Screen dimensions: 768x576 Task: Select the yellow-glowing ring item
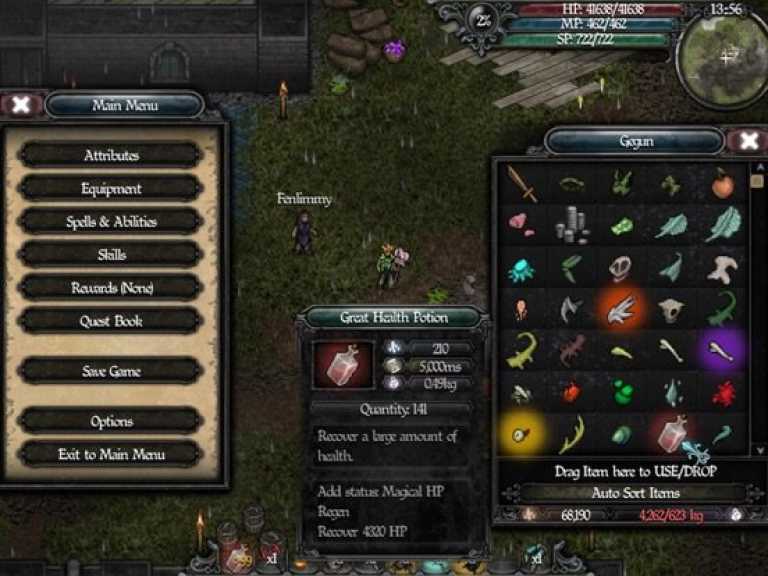521,434
